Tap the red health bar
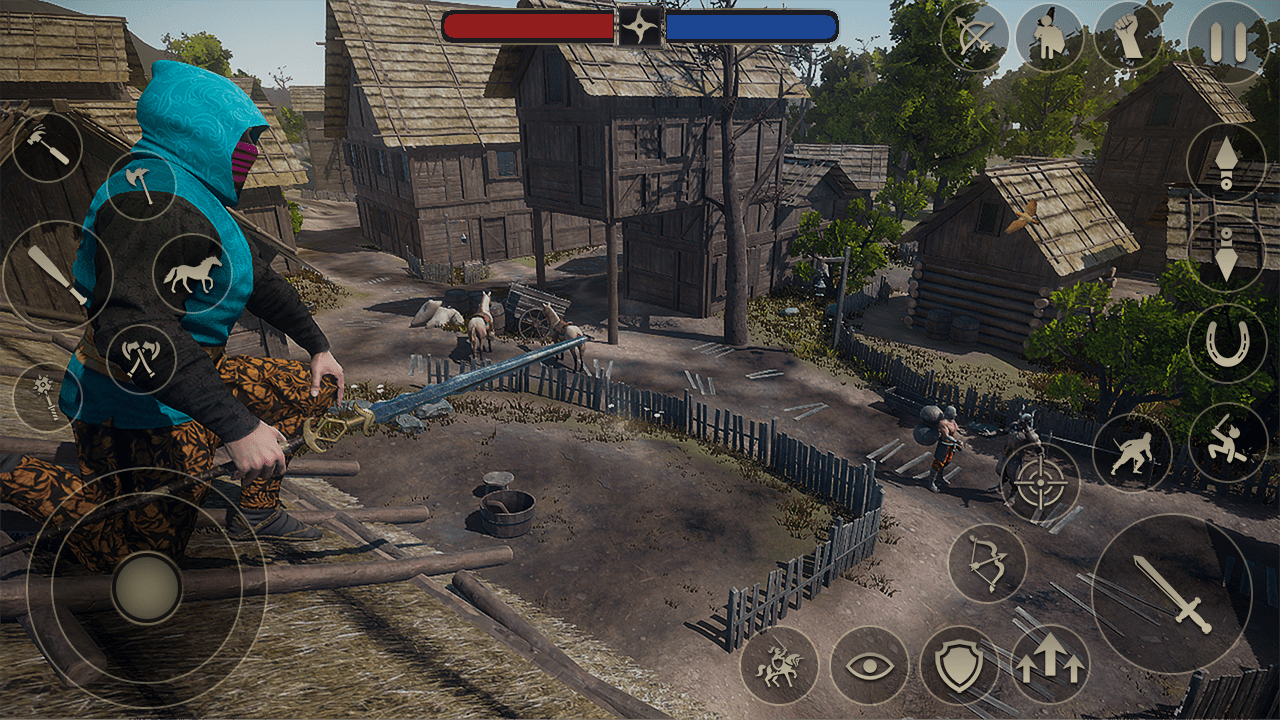Viewport: 1280px width, 720px height. 530,27
